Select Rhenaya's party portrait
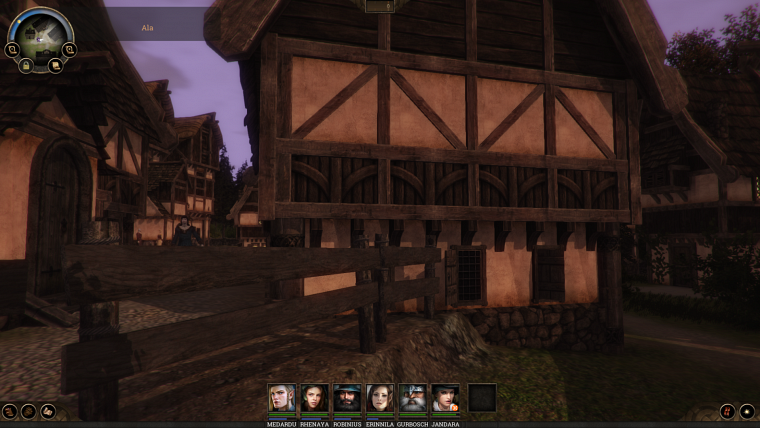This screenshot has width=760, height=428. [x=315, y=398]
